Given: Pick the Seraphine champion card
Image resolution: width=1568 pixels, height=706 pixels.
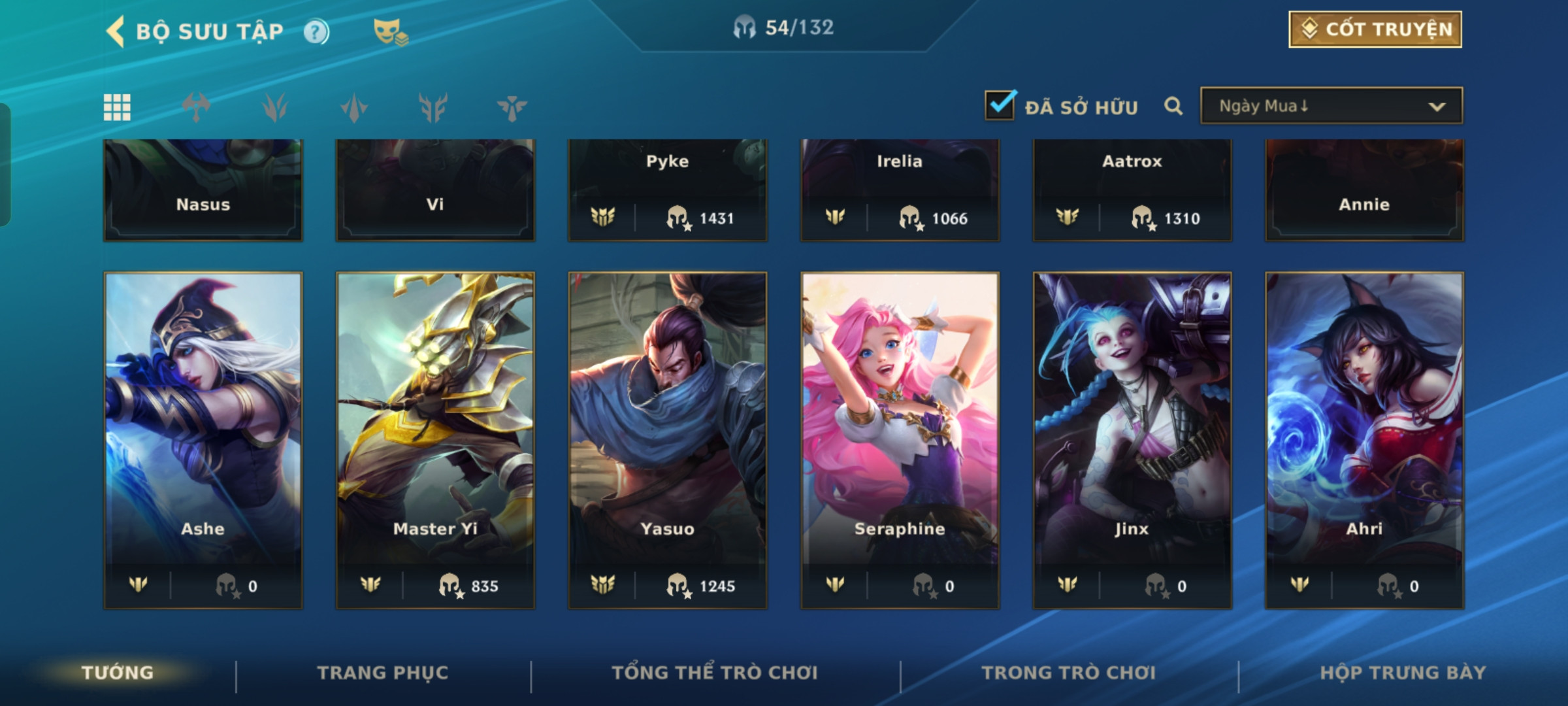Looking at the screenshot, I should [x=900, y=438].
